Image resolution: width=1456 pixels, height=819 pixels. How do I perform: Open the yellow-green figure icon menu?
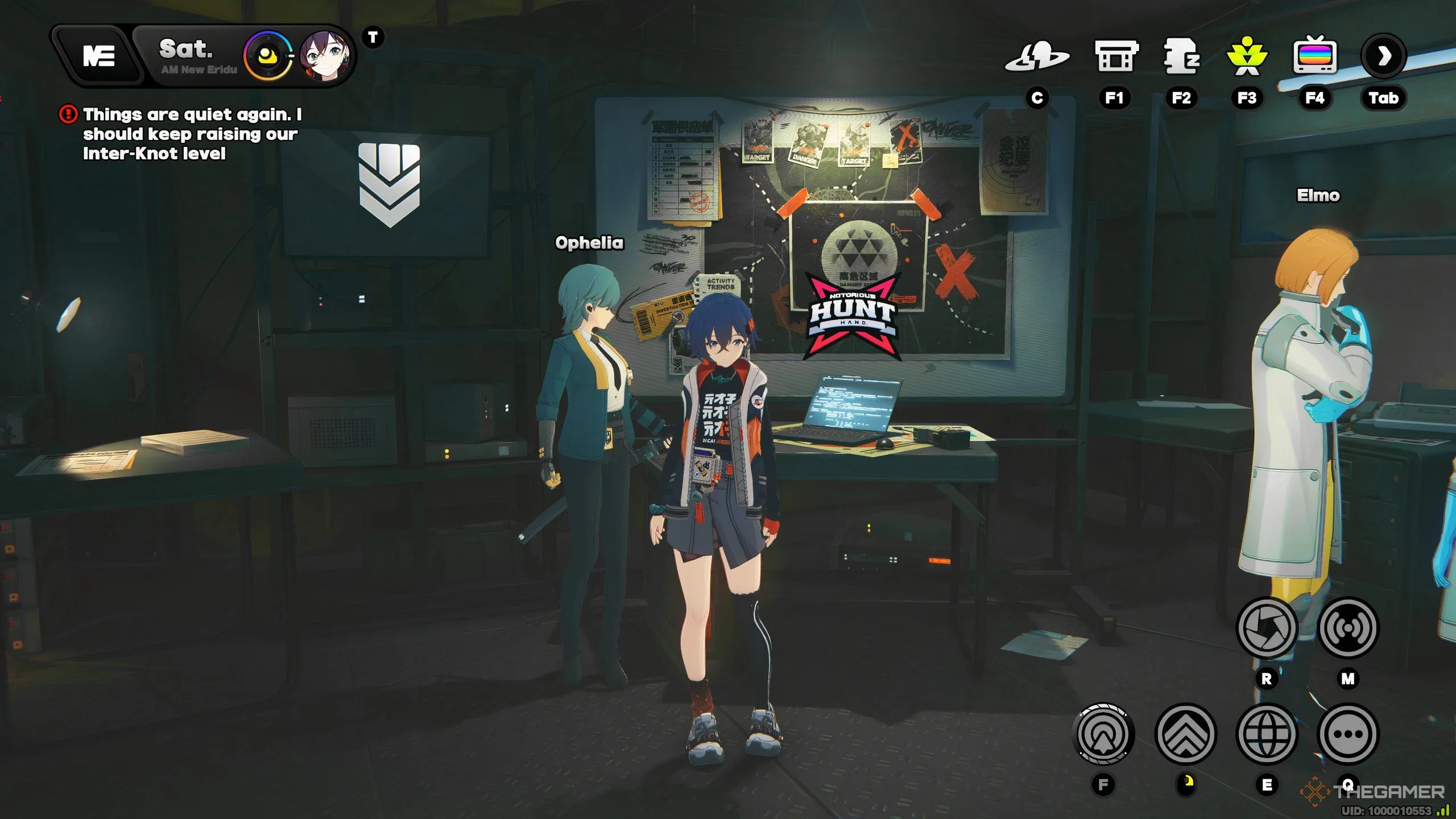coord(1247,56)
